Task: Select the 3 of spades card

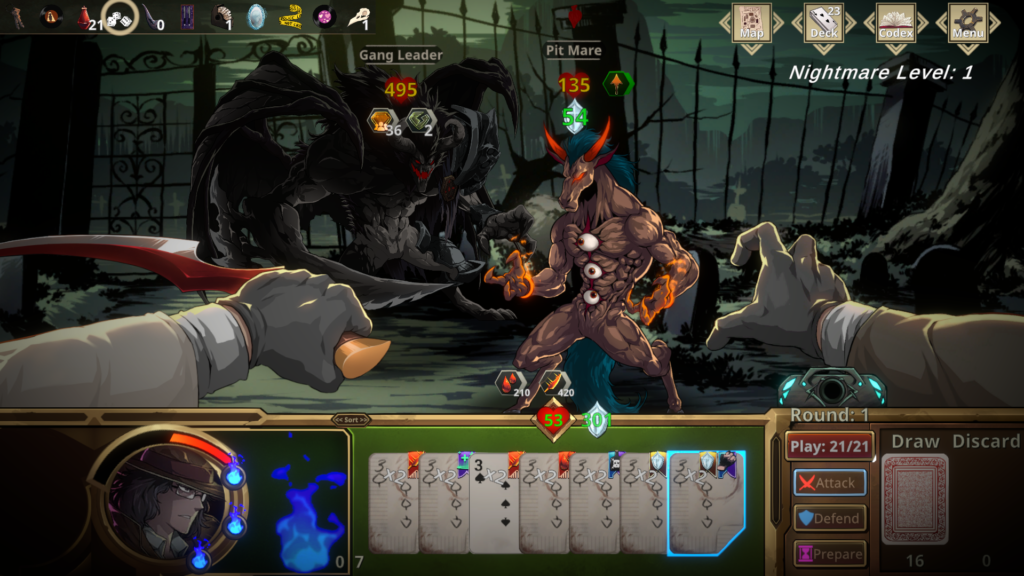Action: tap(492, 503)
